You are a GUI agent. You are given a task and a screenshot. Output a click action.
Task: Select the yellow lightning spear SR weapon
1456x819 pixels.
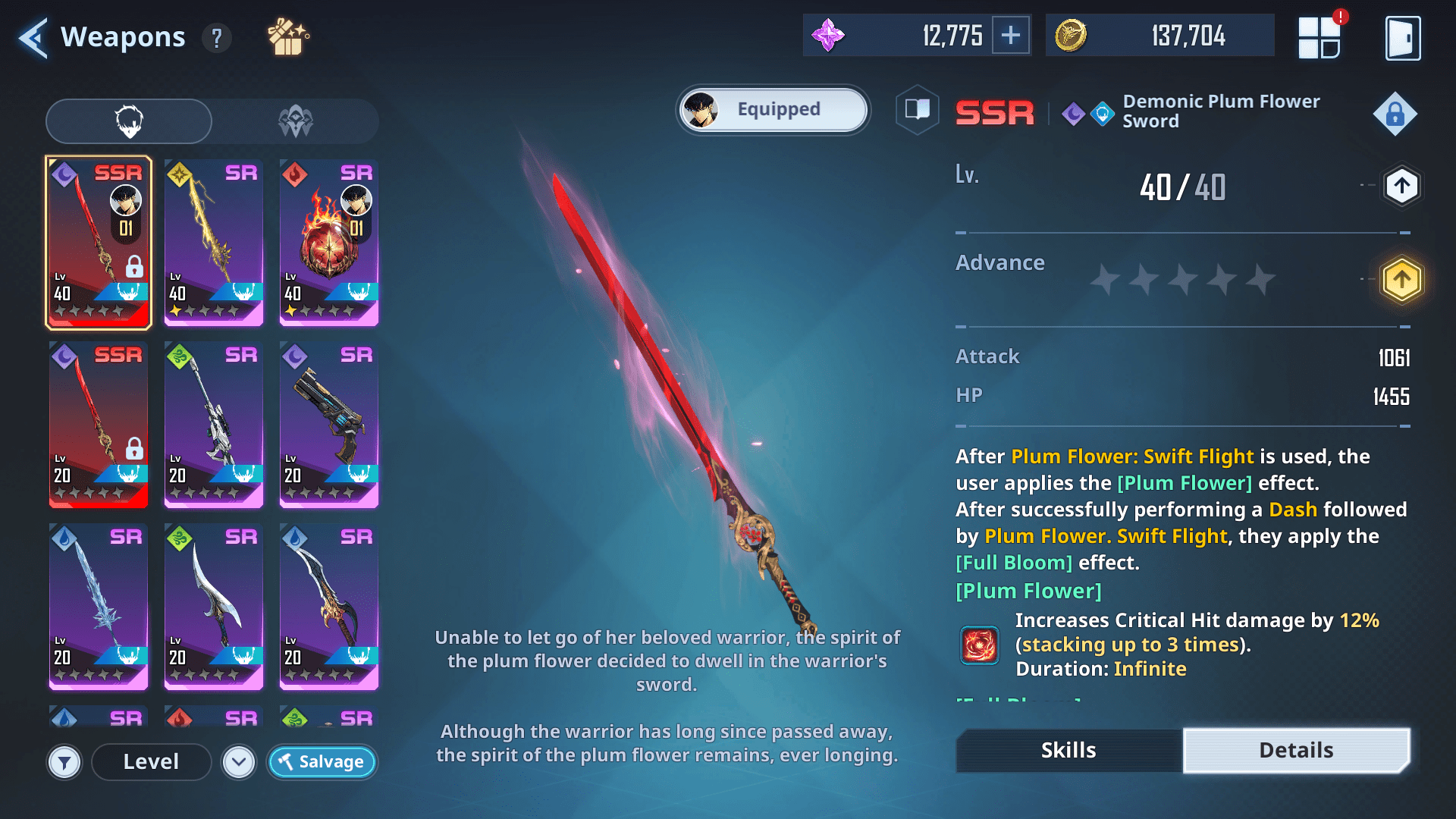coord(214,243)
